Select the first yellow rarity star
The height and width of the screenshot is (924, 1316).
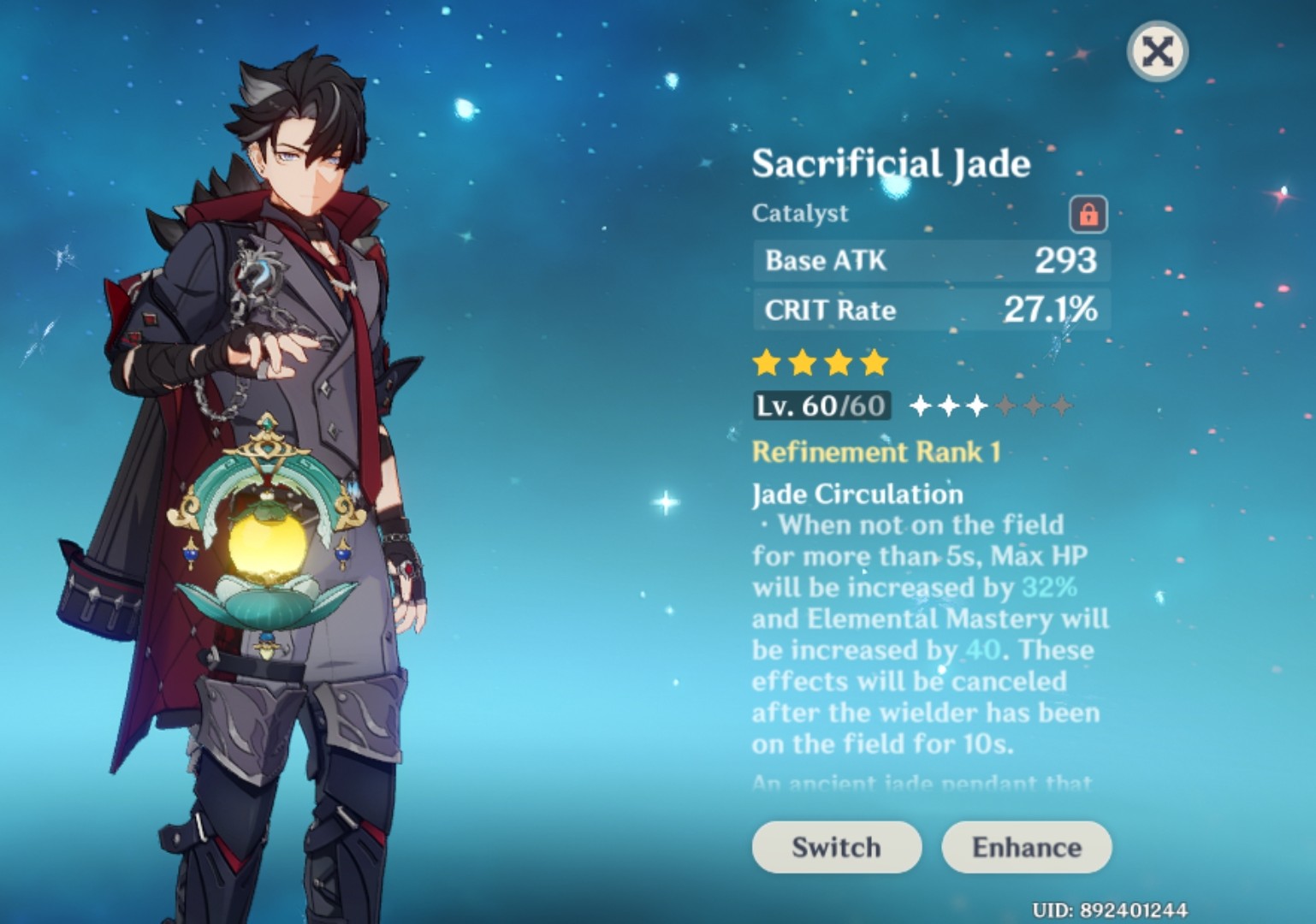[x=765, y=363]
